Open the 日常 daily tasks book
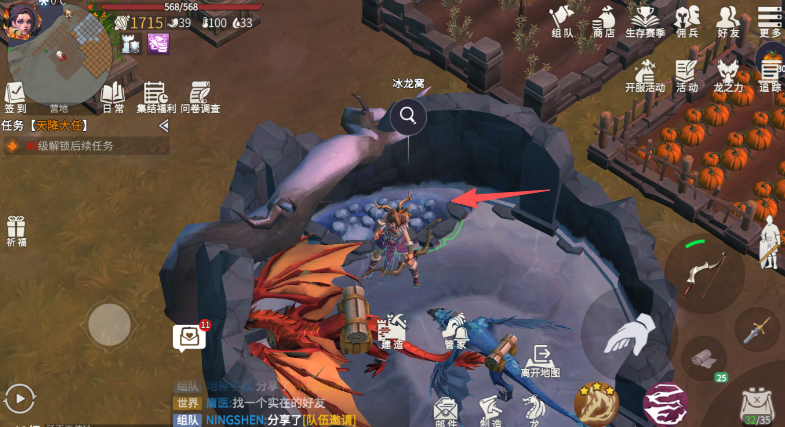785x427 pixels. tap(113, 97)
